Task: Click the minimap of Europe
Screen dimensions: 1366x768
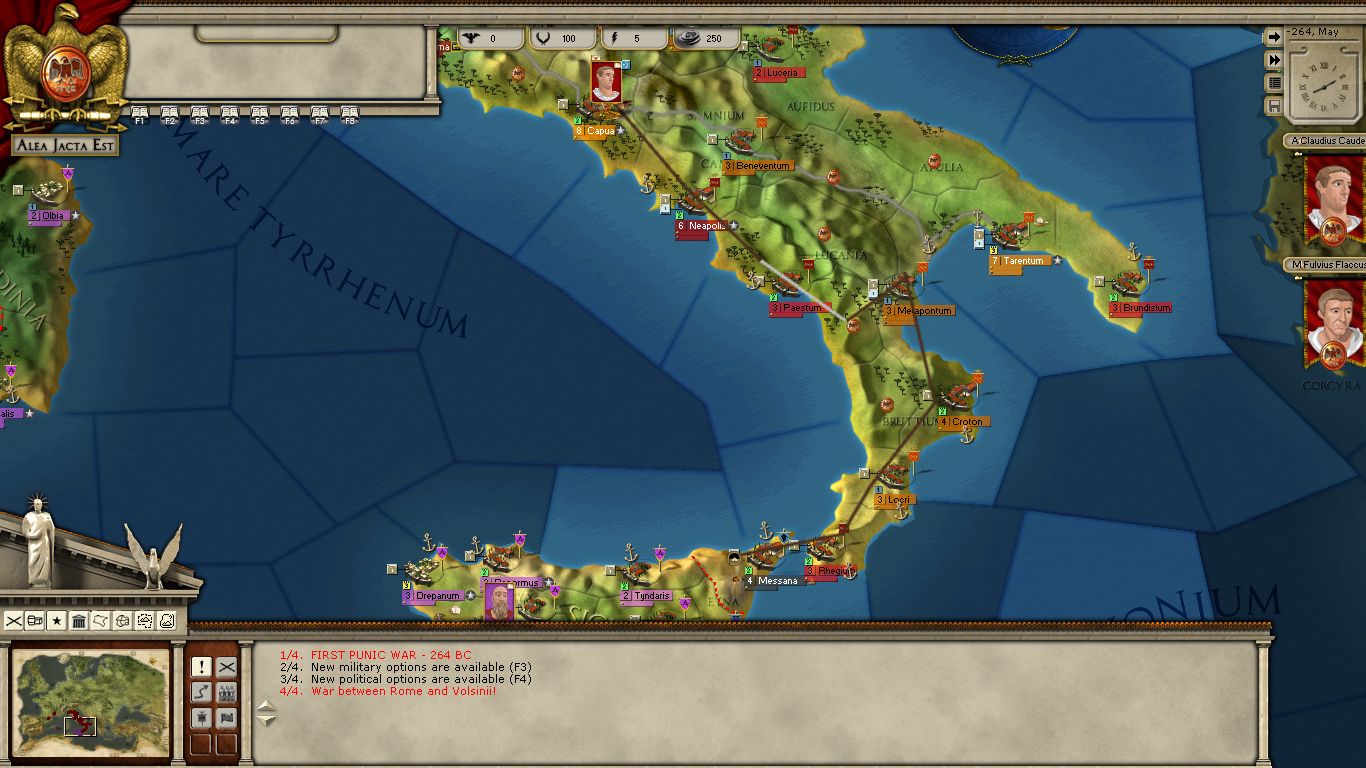Action: tap(90, 700)
